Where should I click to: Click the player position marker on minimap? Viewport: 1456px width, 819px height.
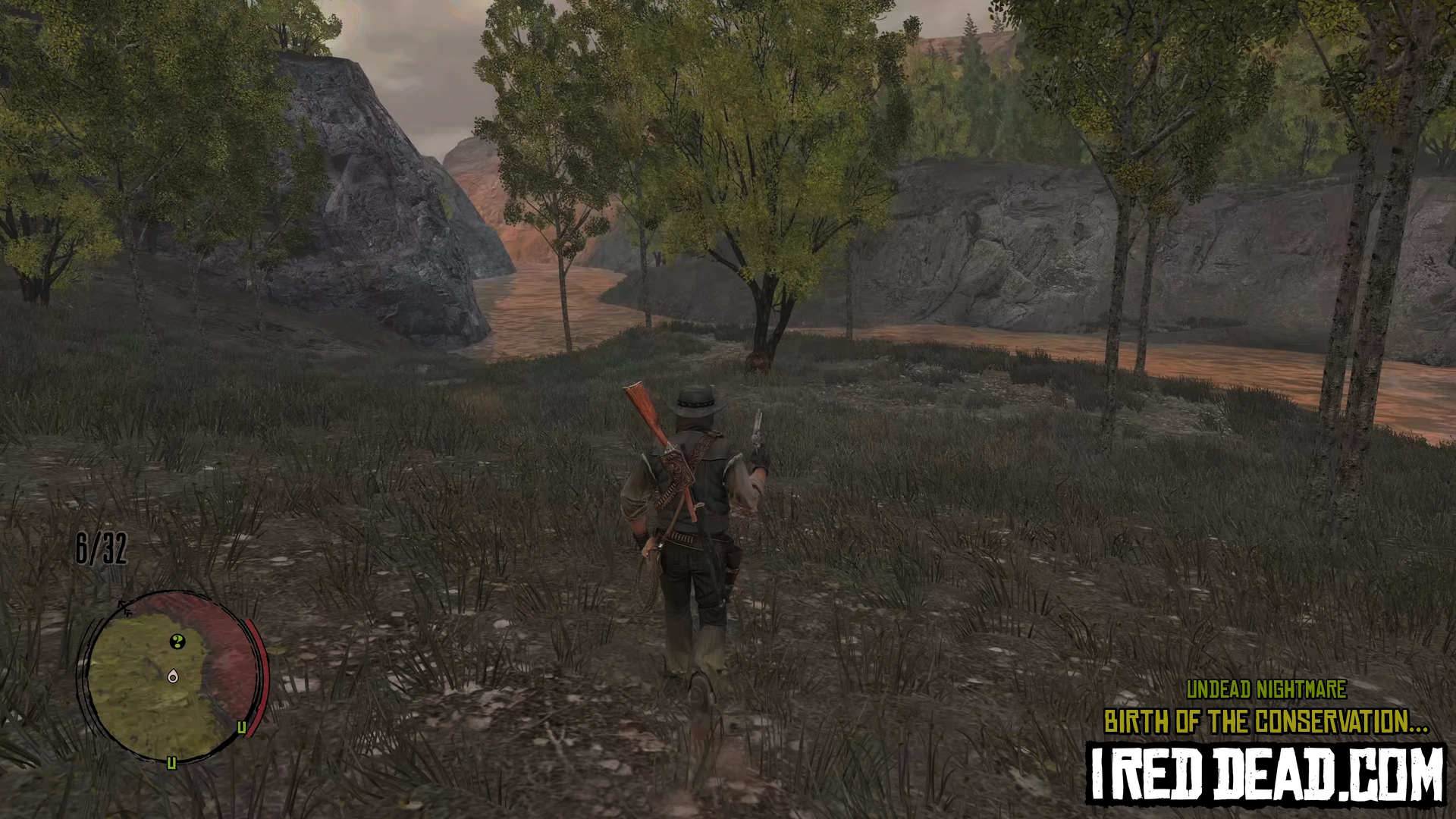[174, 676]
